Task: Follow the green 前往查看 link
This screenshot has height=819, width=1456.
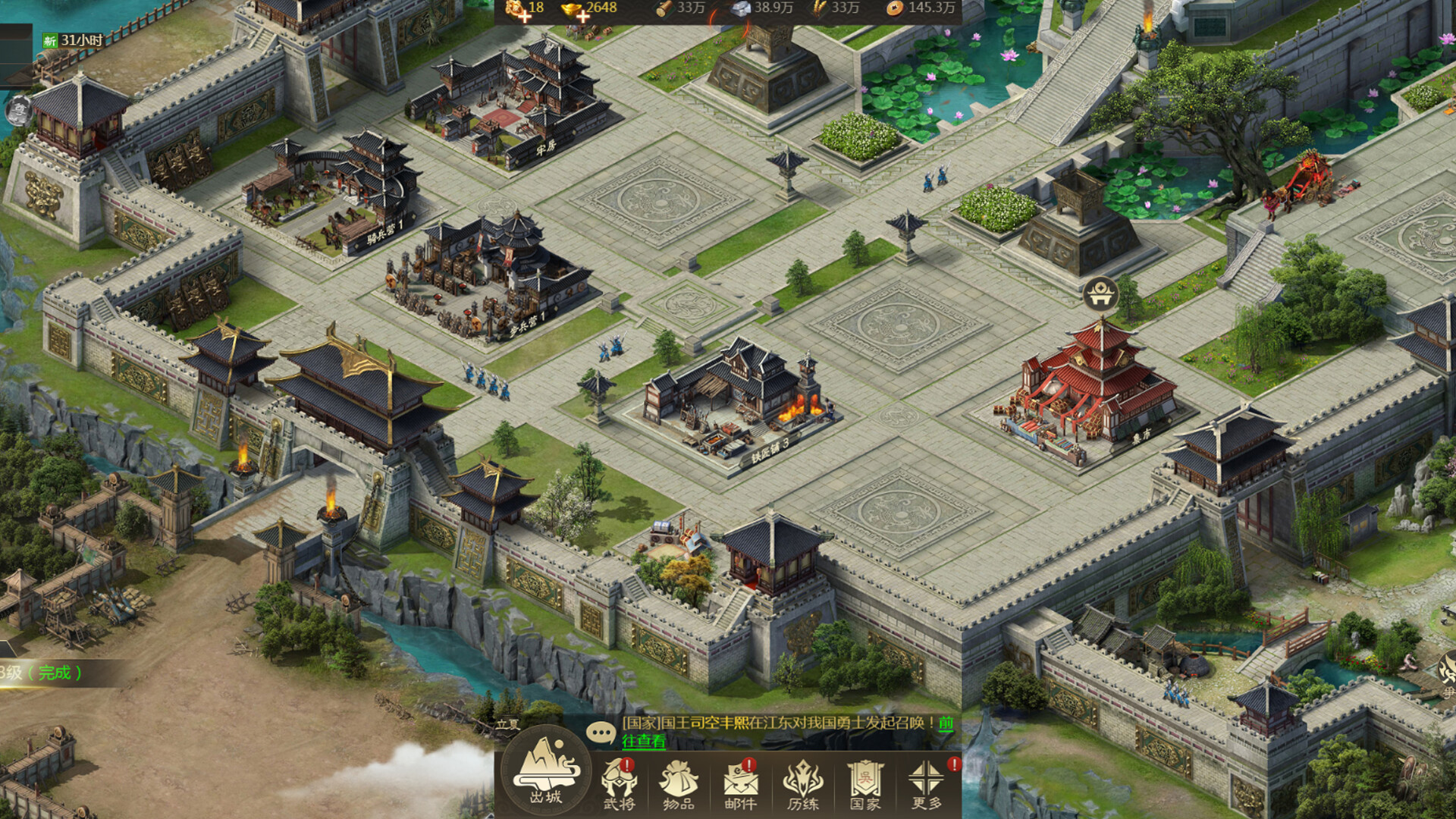Action: pyautogui.click(x=643, y=741)
